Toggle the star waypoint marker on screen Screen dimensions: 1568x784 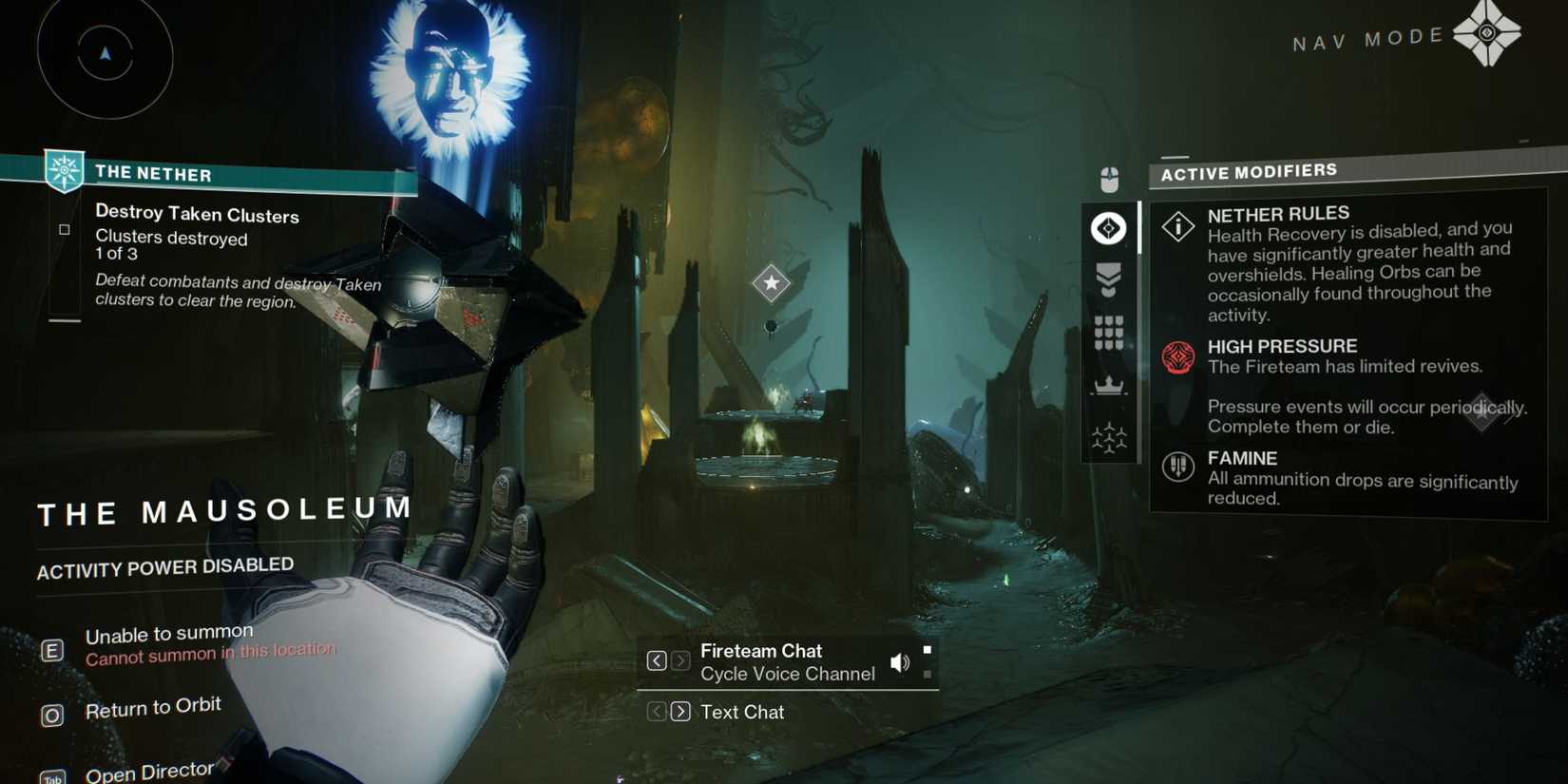(770, 282)
